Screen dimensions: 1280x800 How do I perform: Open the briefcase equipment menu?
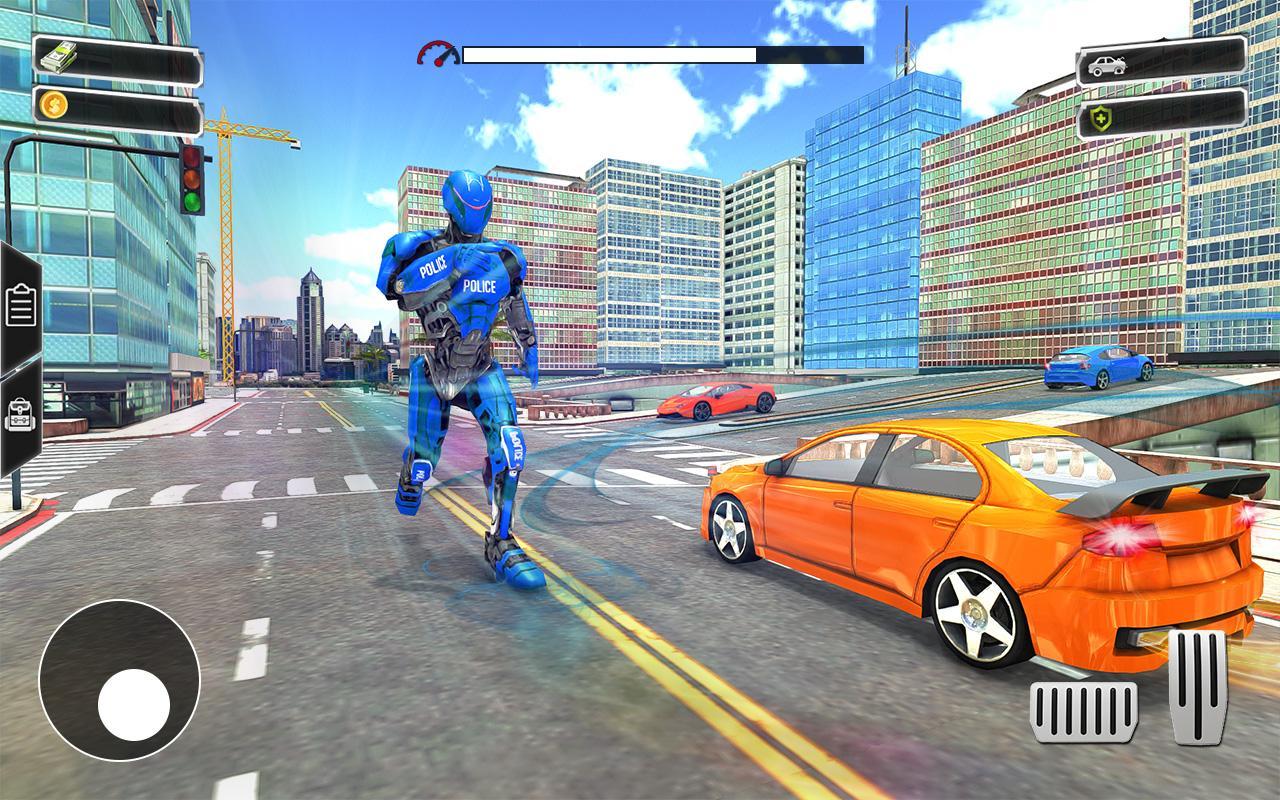coord(18,415)
